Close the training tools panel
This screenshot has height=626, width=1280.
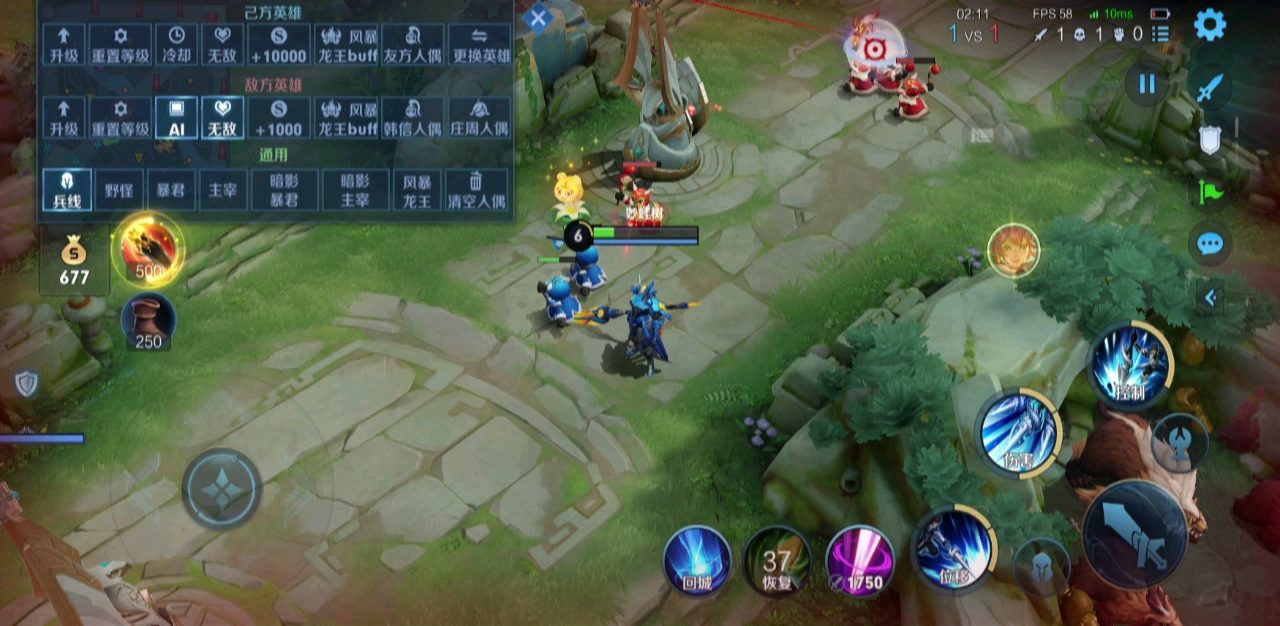(x=538, y=17)
